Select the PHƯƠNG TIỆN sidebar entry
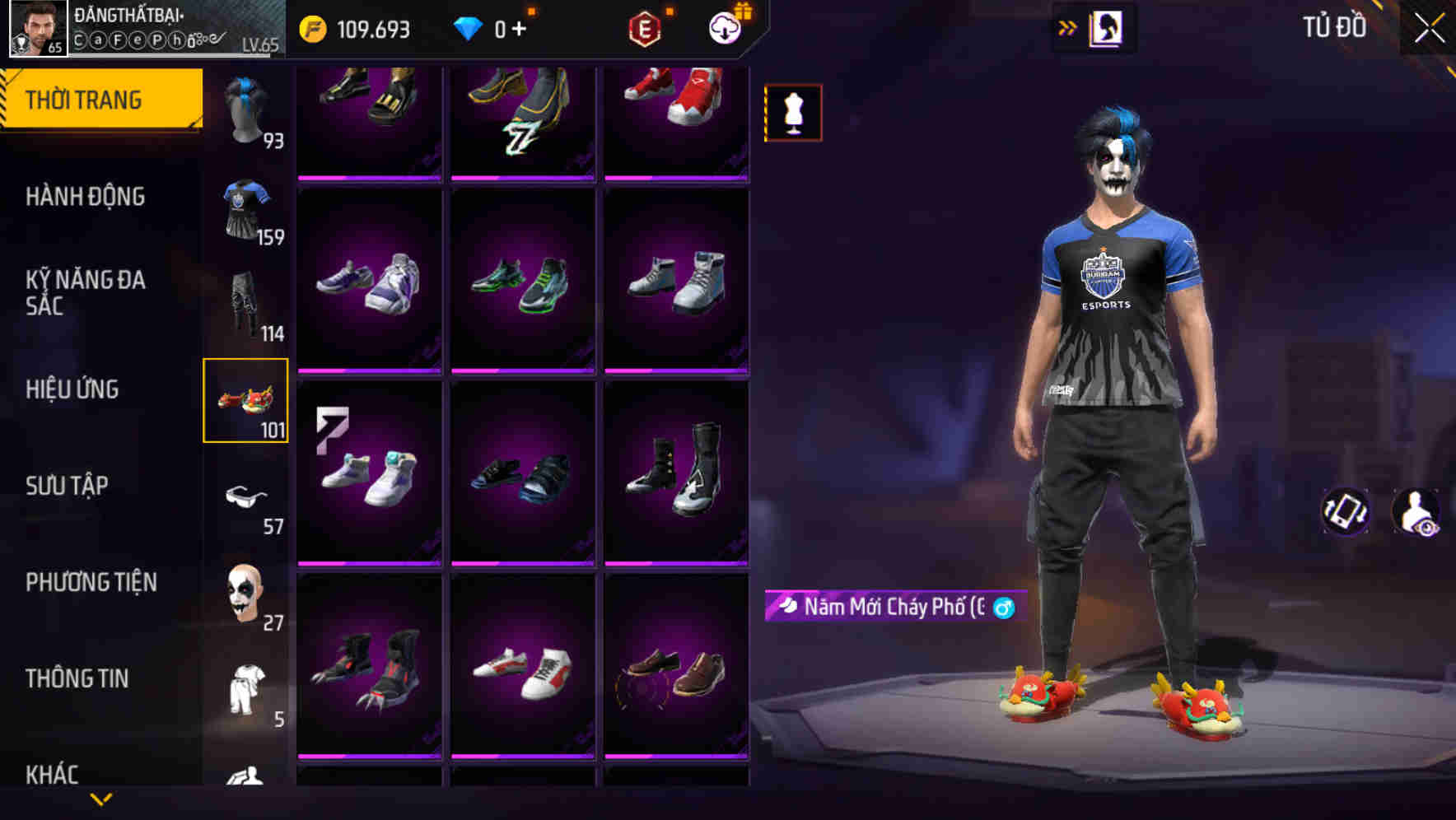The height and width of the screenshot is (820, 1456). coord(91,582)
